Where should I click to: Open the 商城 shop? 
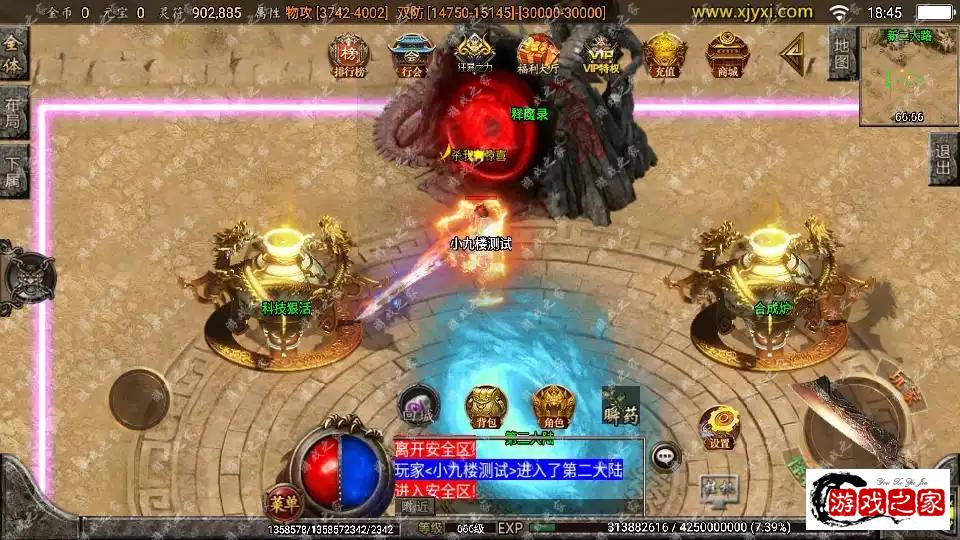727,55
